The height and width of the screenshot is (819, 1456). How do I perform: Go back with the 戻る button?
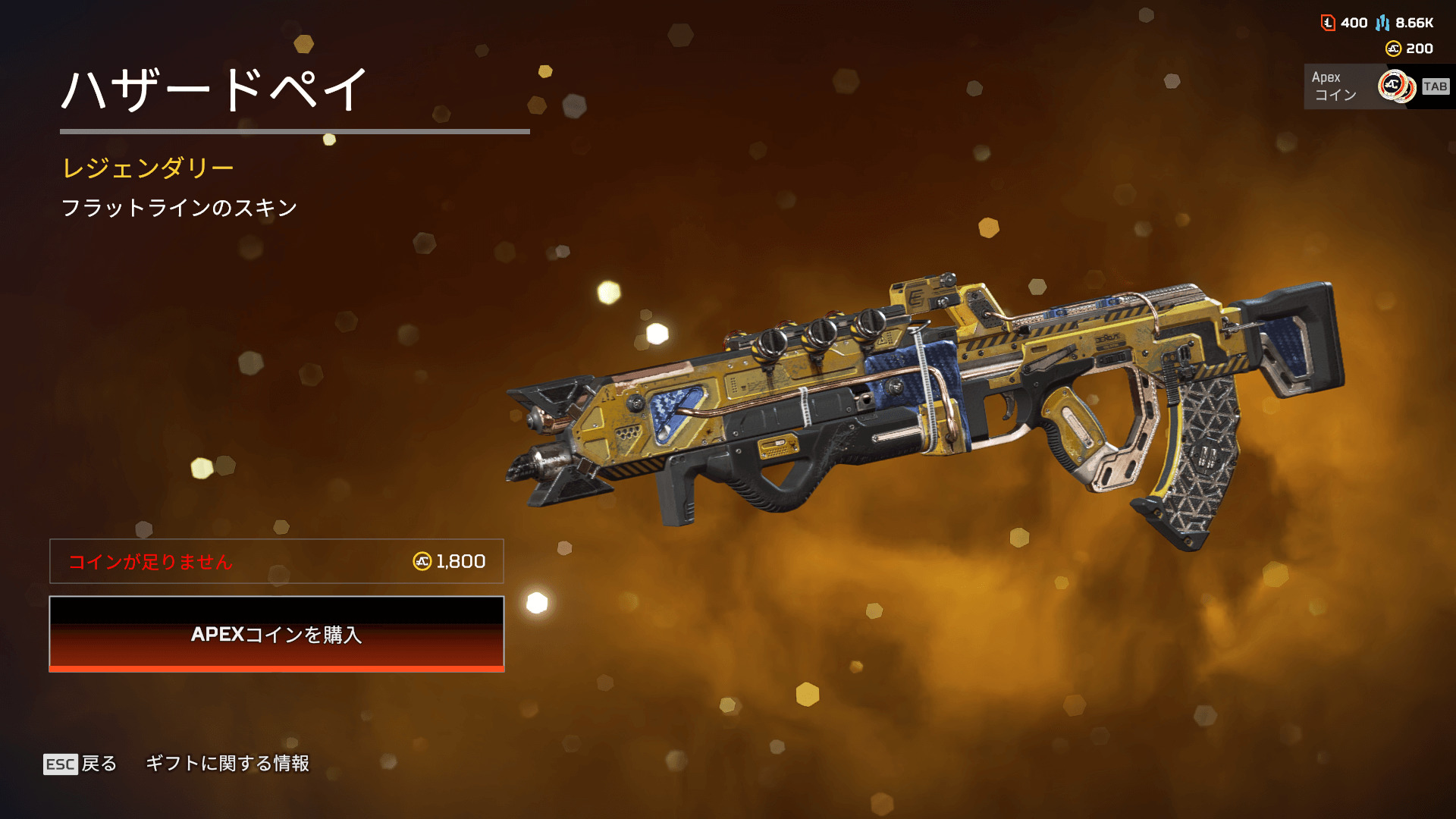[x=80, y=764]
